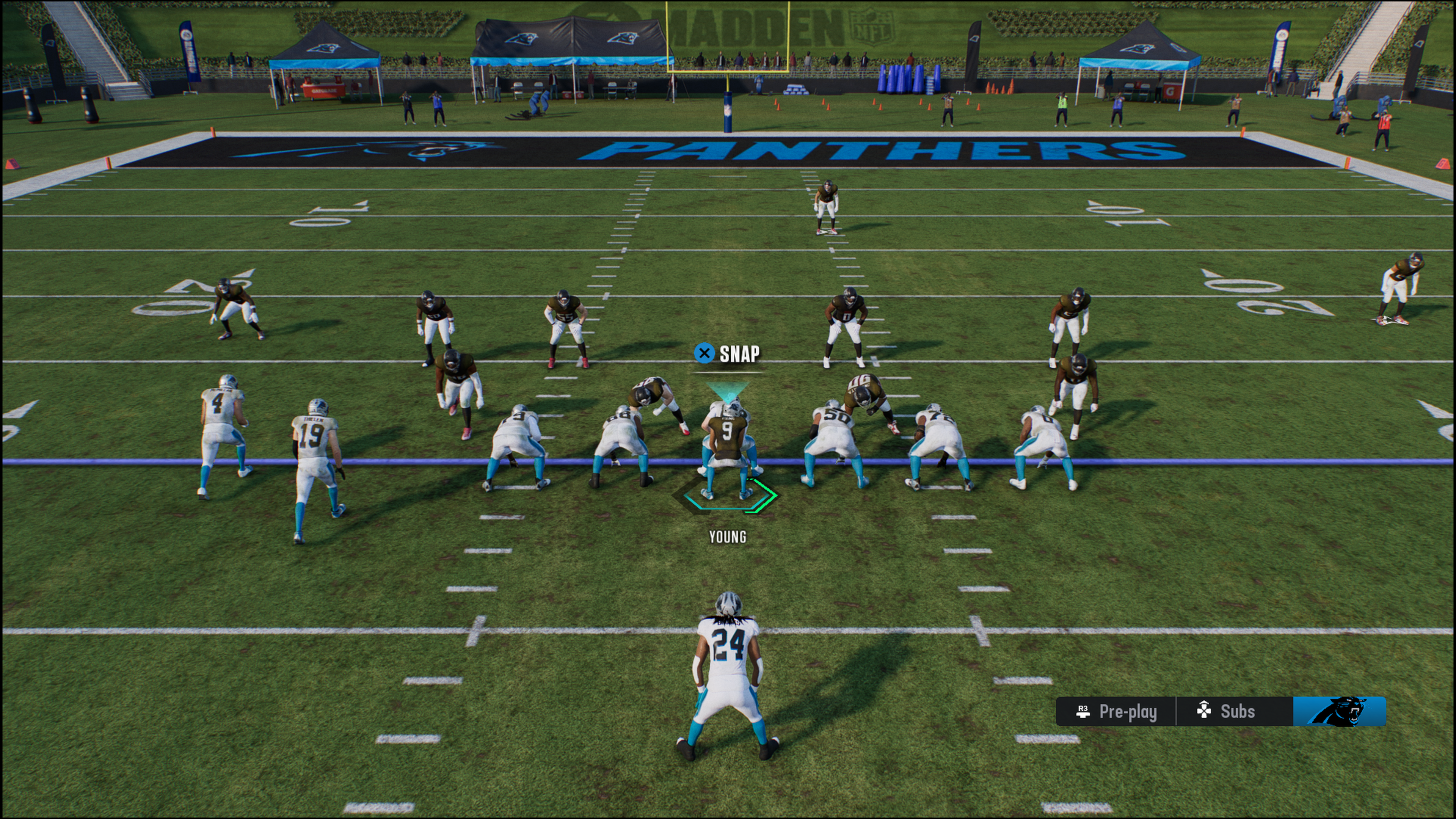Choose the Snap action label
The width and height of the screenshot is (1456, 819).
(x=728, y=354)
